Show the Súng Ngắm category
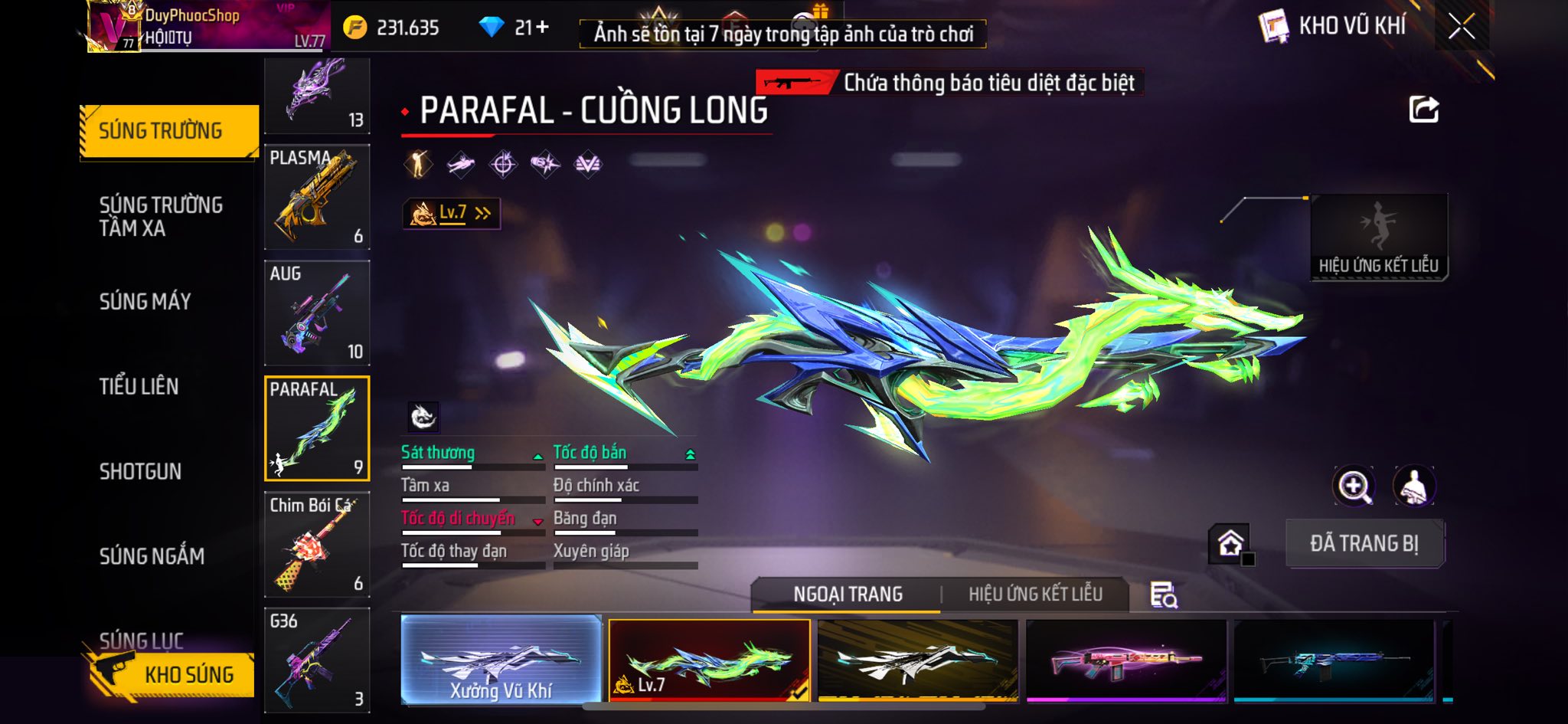Screen dimensions: 1568x724 (152, 556)
